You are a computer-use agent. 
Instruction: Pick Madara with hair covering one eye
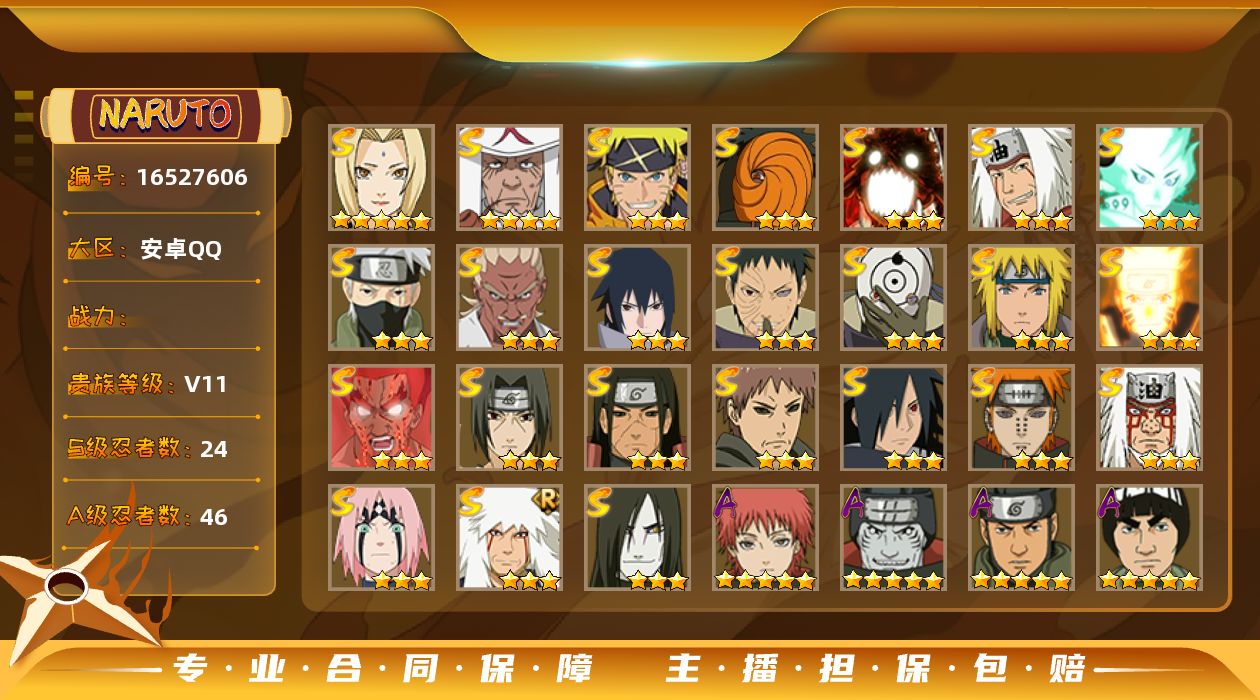pos(893,418)
